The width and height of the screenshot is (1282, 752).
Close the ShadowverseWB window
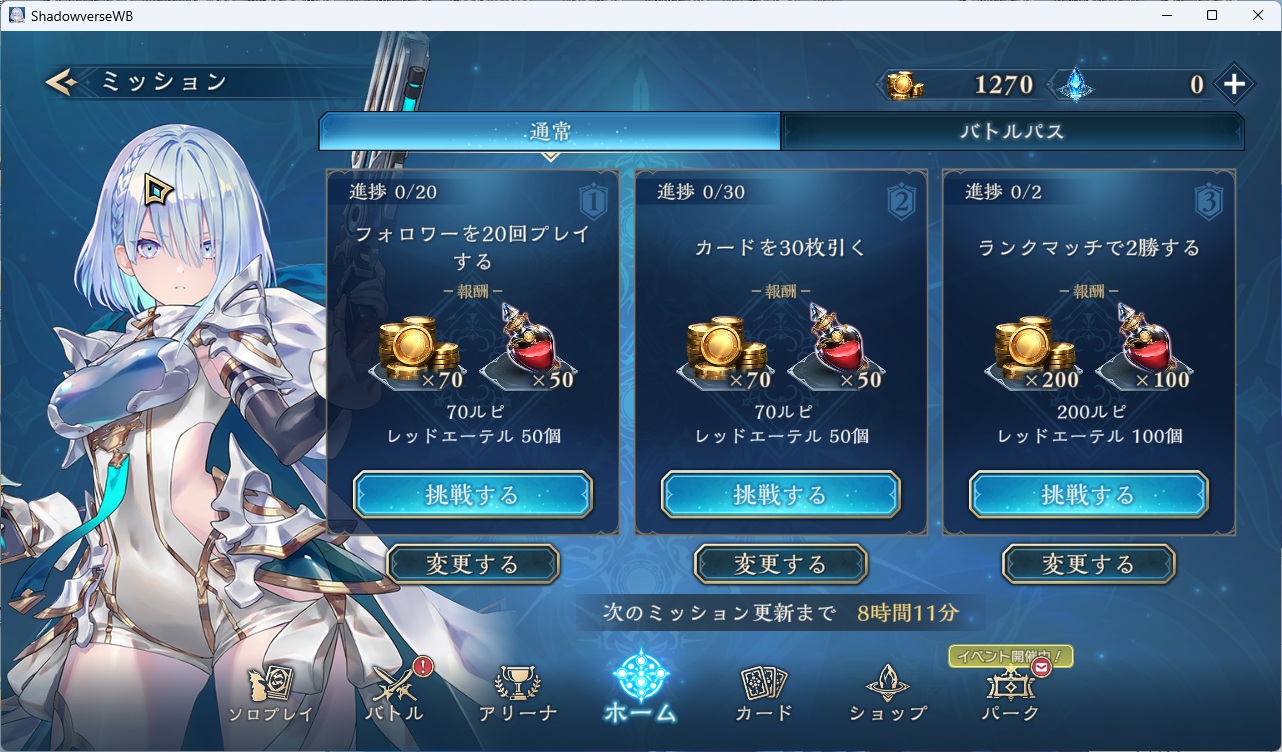click(x=1257, y=15)
